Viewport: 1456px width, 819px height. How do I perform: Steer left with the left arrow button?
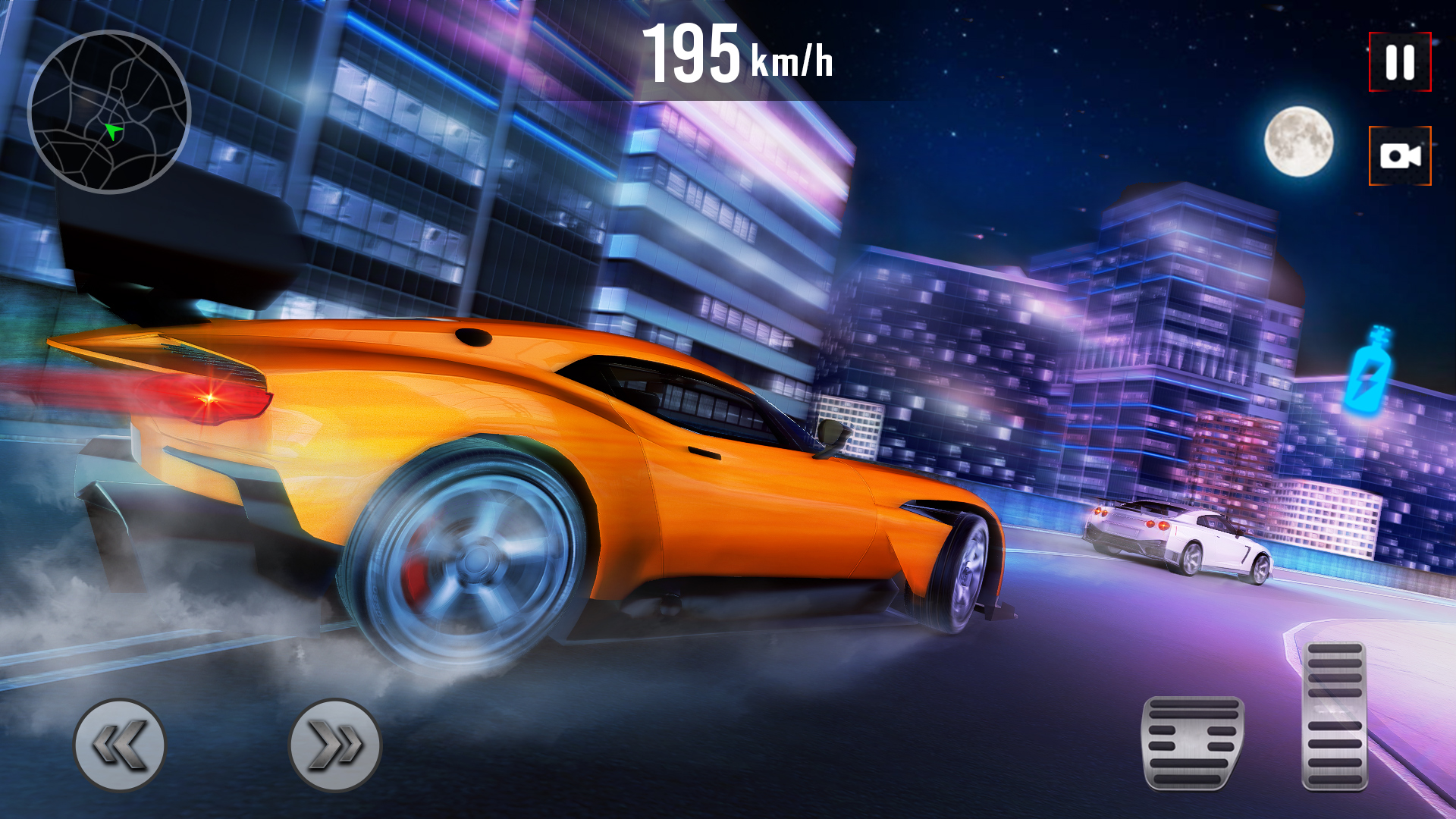coord(120,745)
